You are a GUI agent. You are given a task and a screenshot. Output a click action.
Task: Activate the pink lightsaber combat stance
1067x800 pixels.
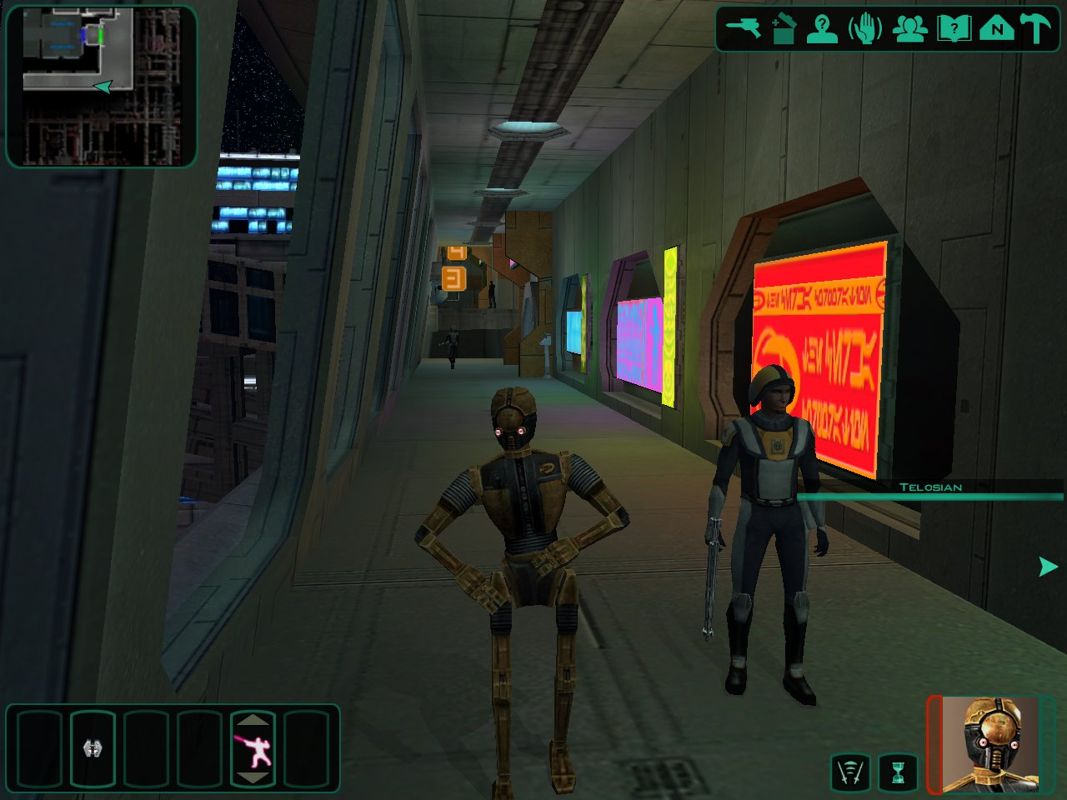pos(253,748)
